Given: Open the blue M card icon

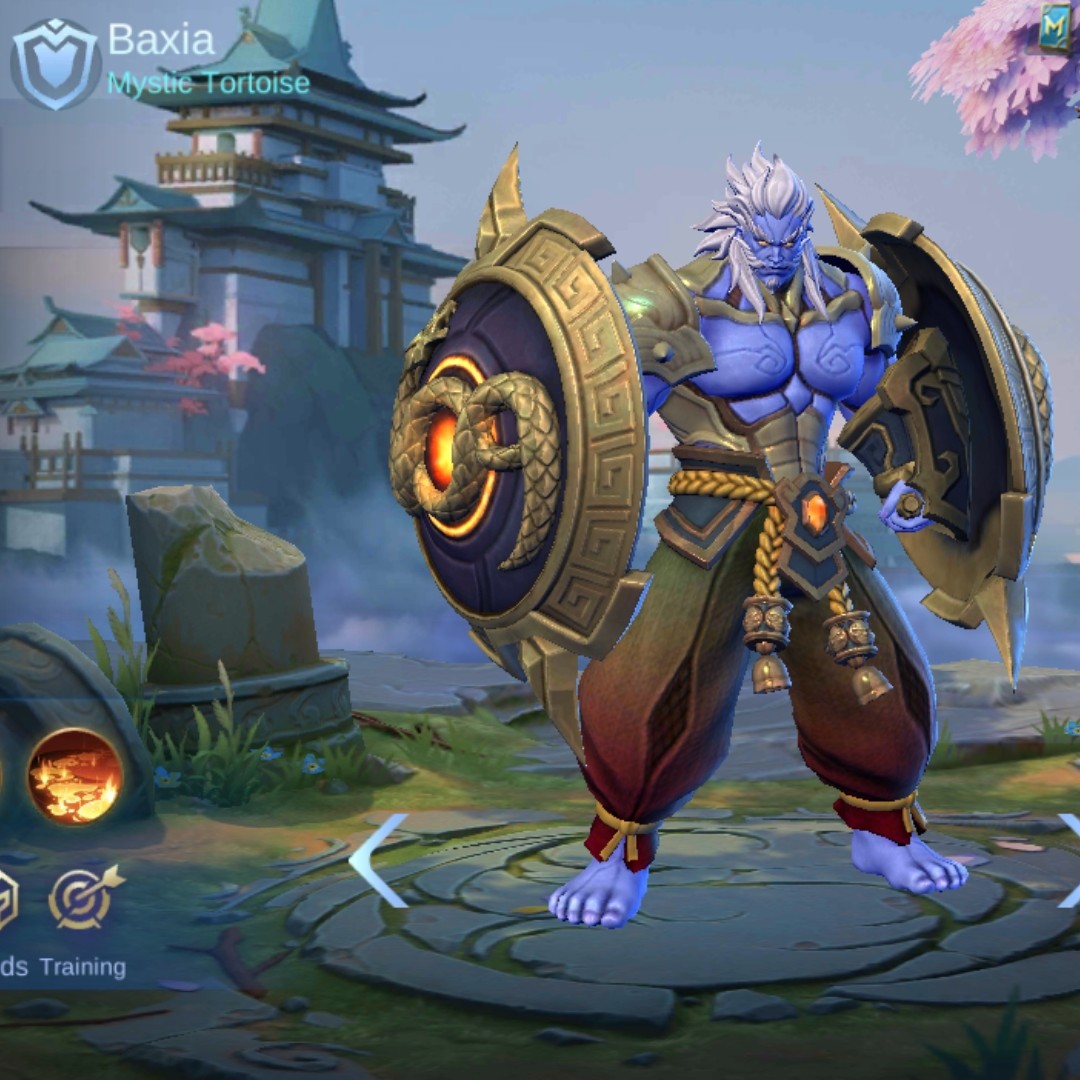Looking at the screenshot, I should 1055,28.
